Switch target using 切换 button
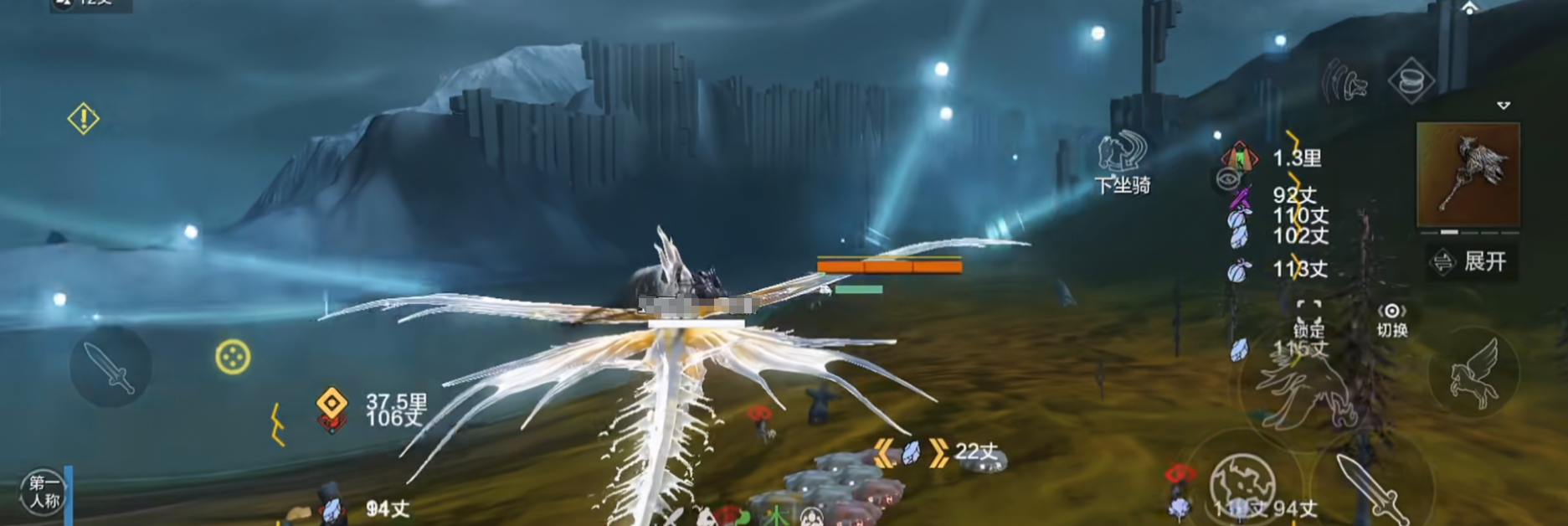The image size is (1568, 526). point(1391,320)
